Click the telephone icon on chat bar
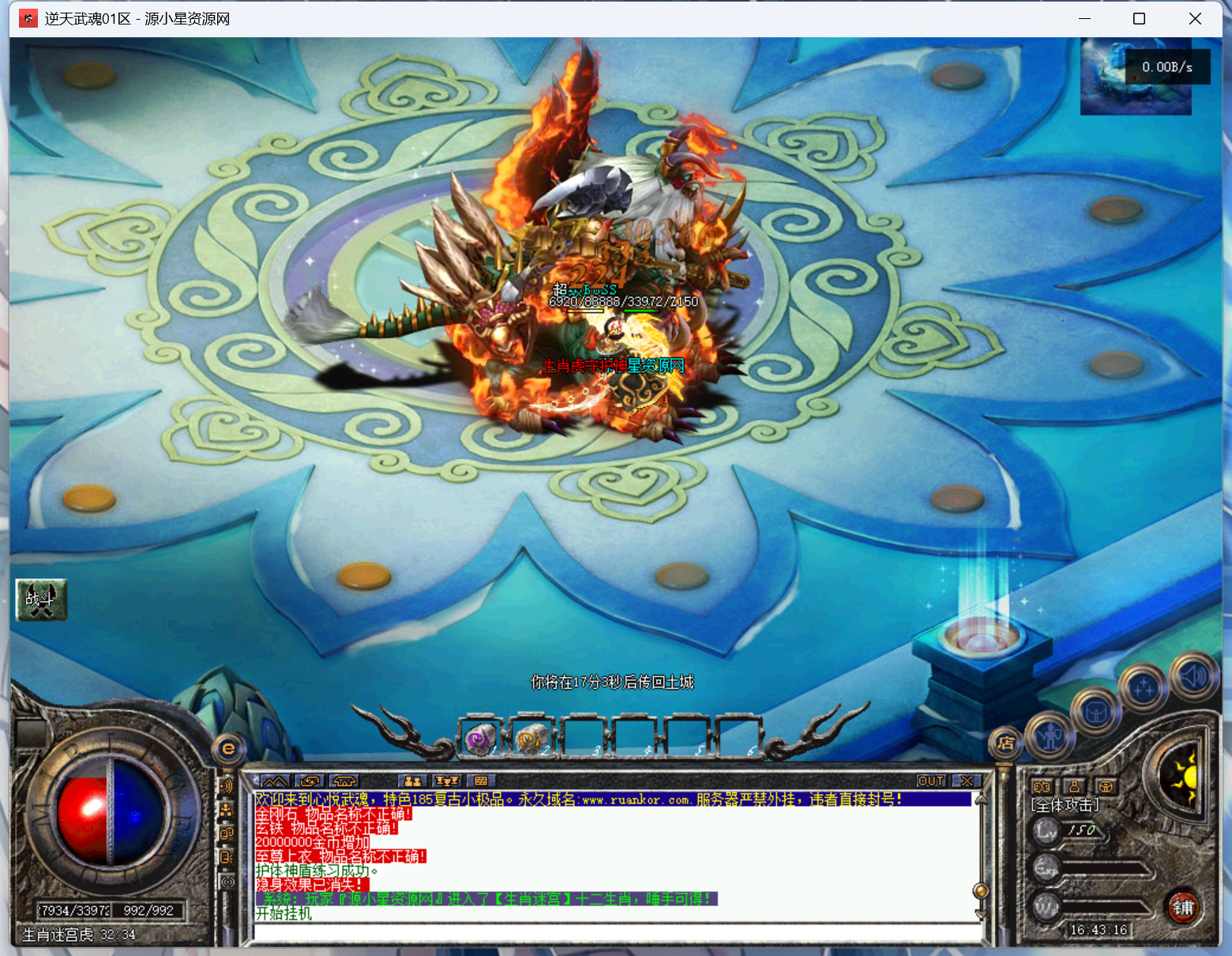The width and height of the screenshot is (1232, 956). pyautogui.click(x=344, y=781)
